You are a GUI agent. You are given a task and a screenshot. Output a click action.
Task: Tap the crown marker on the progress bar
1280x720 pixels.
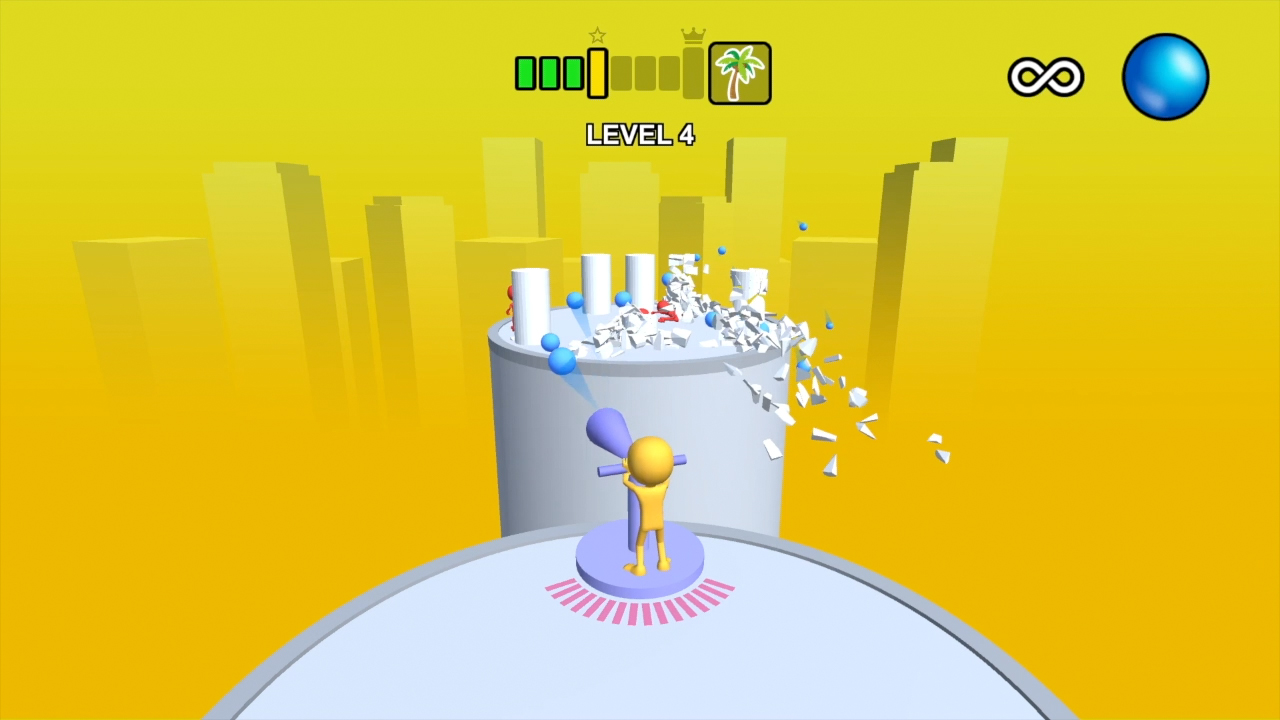tap(693, 35)
